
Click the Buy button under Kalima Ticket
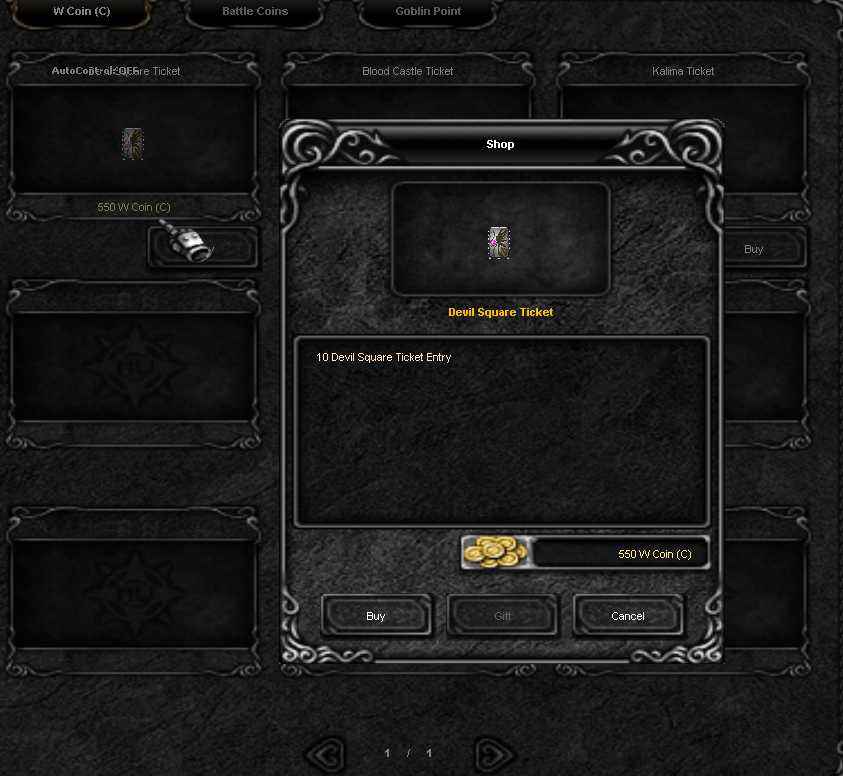pyautogui.click(x=754, y=249)
